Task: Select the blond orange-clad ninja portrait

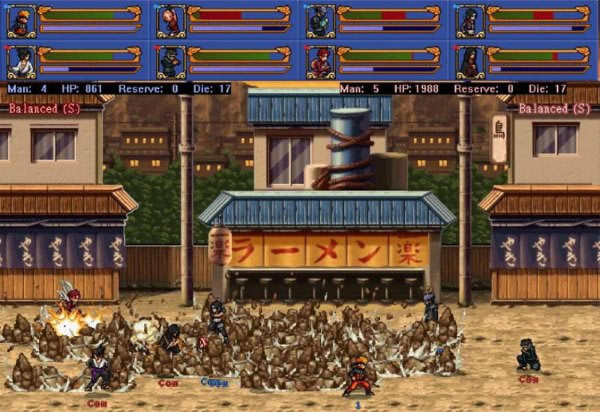Action: (x=21, y=20)
